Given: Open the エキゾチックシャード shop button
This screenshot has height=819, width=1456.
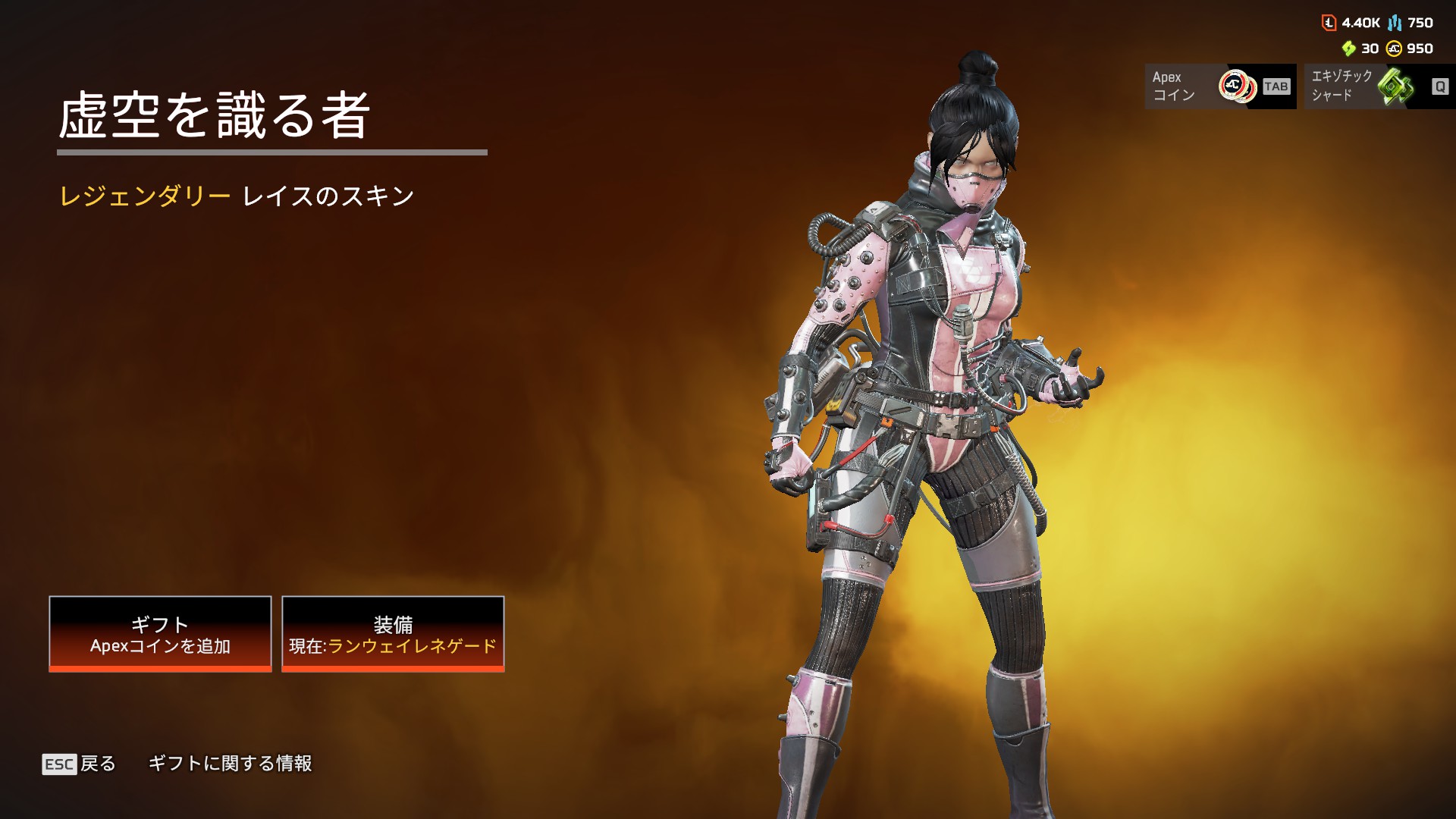Looking at the screenshot, I should [1379, 86].
